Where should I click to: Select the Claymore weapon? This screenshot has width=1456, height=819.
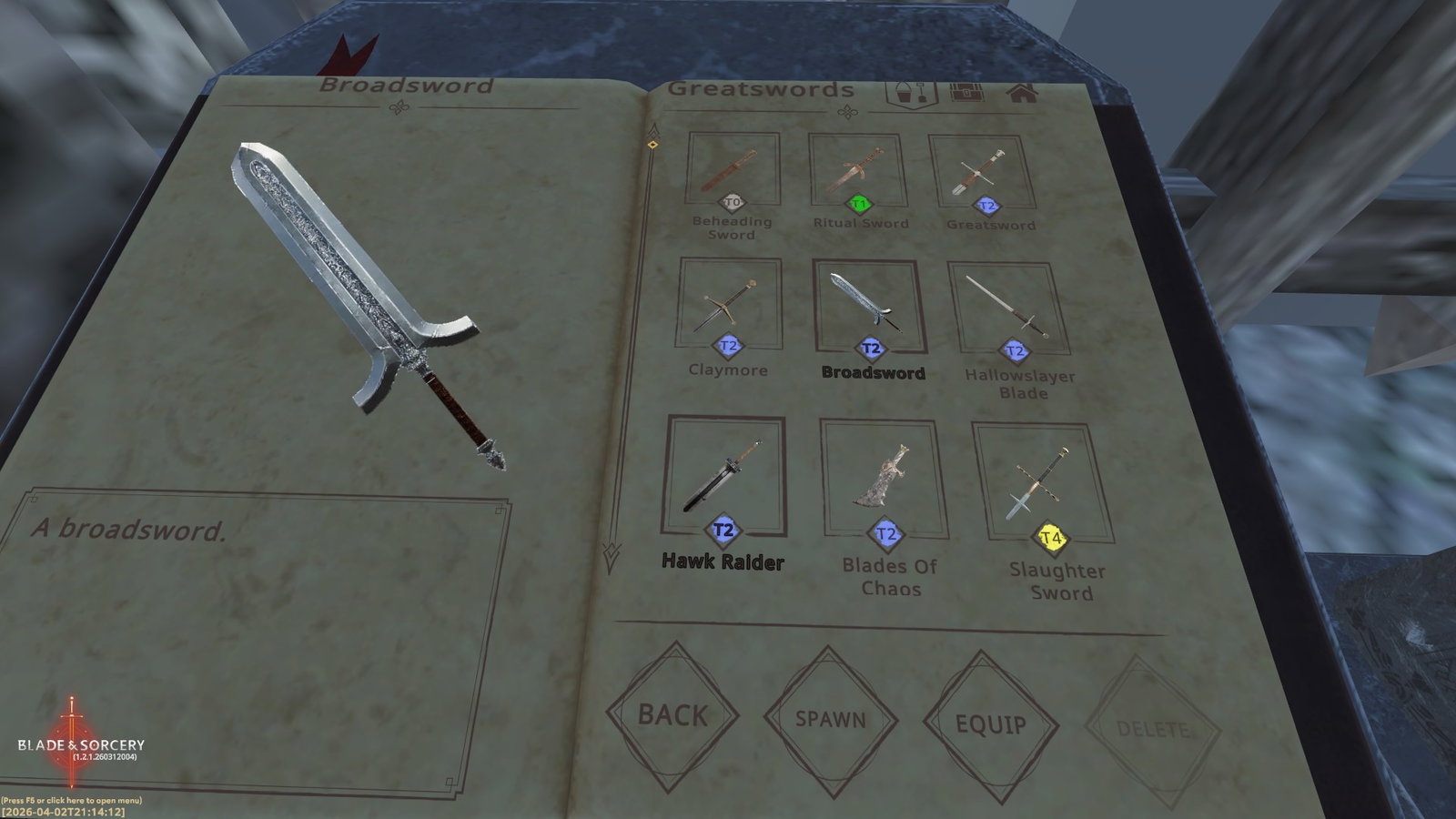coord(728,304)
